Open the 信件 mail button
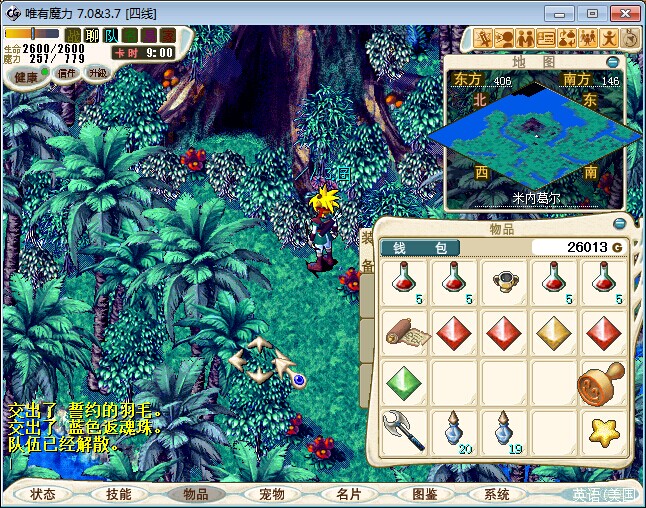646x508 pixels. tap(67, 73)
